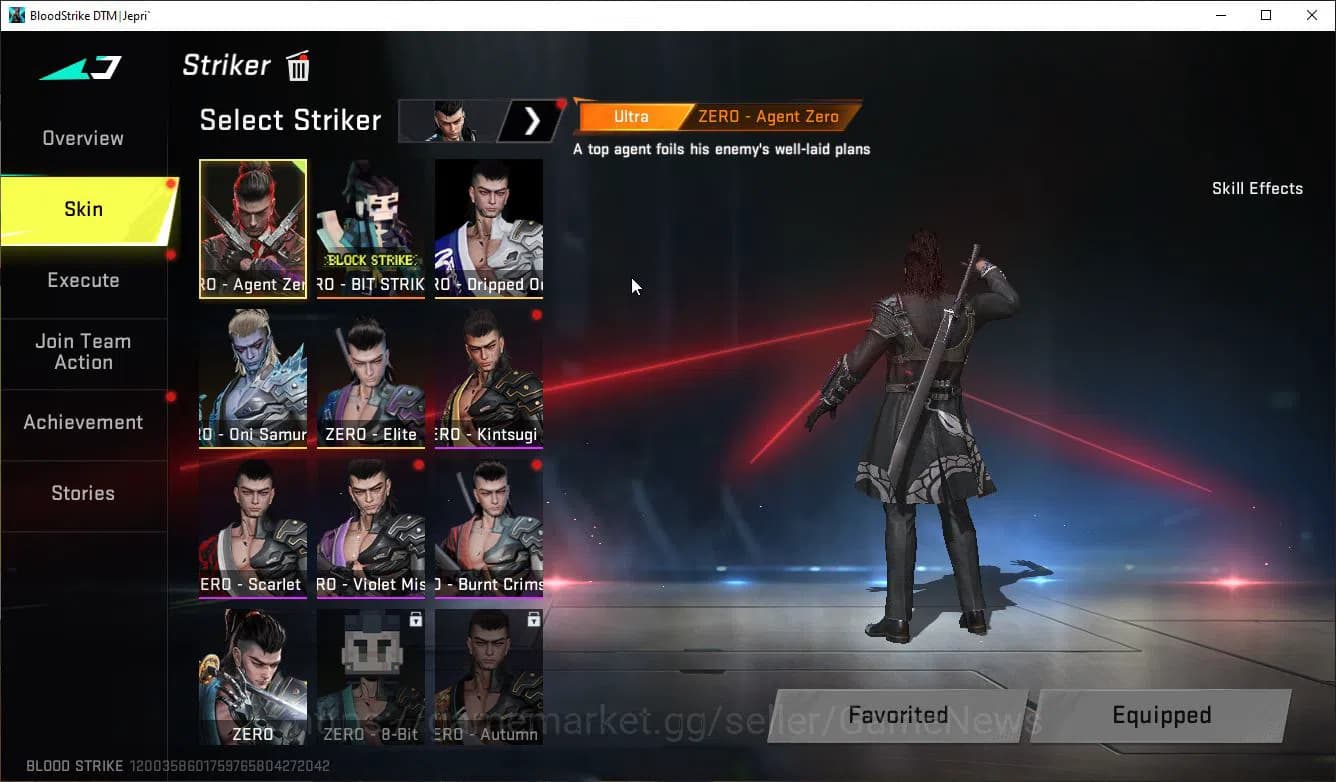
Task: Click the BloodStrike app icon in the title bar
Action: [14, 15]
